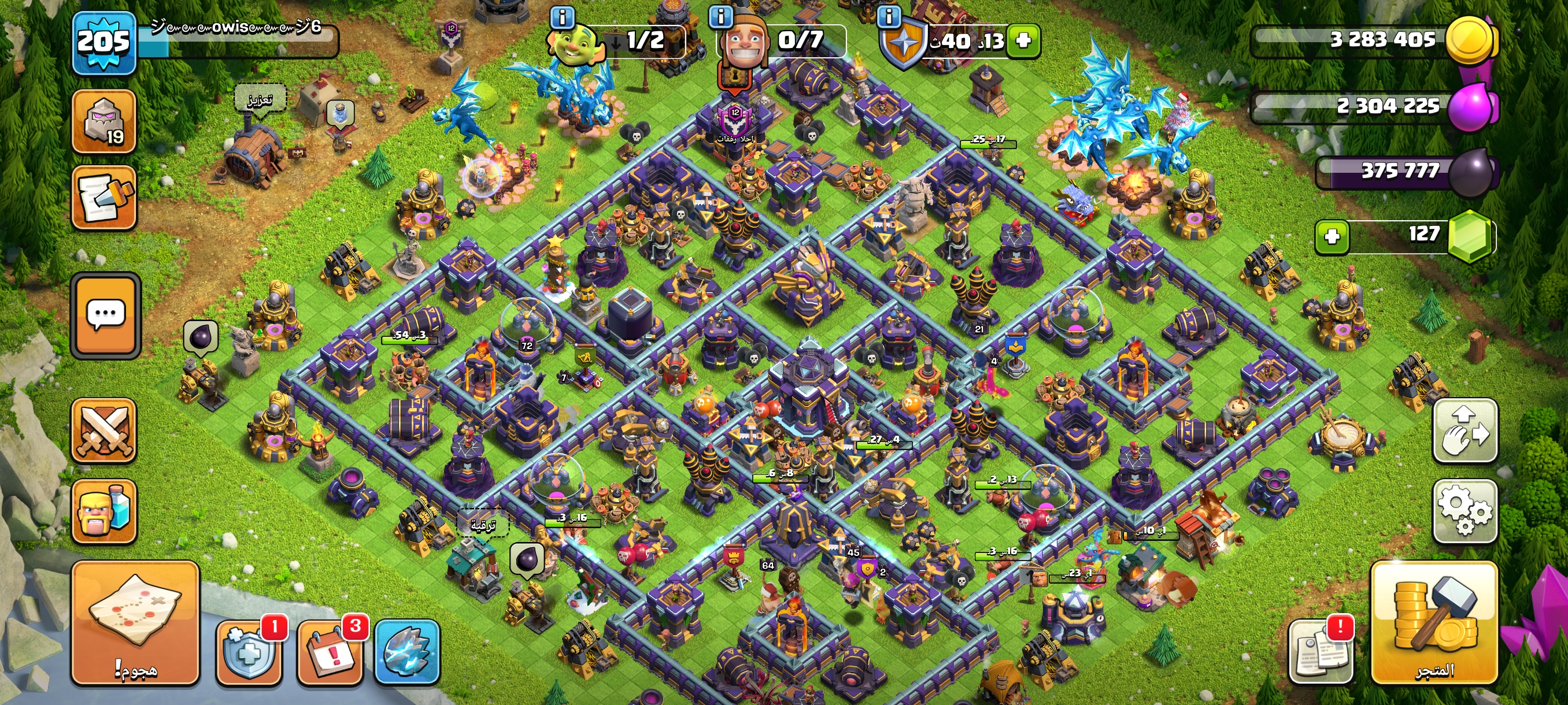This screenshot has height=705, width=1568.
Task: Extend shield with the green plus button
Action: (x=1023, y=41)
